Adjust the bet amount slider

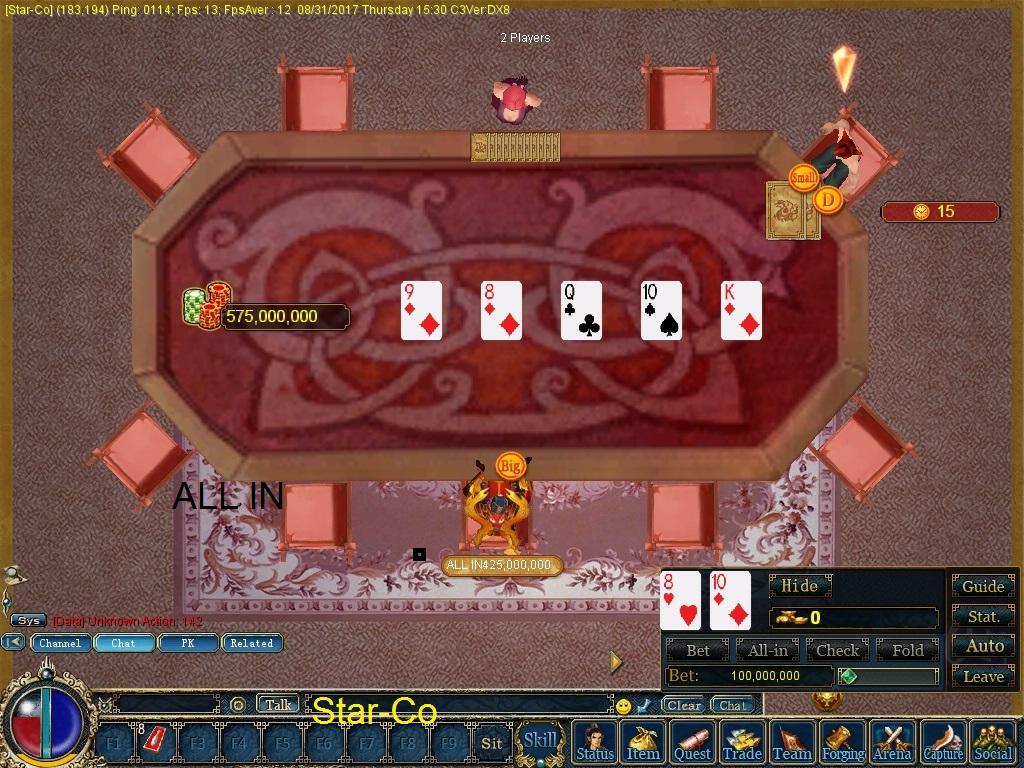click(x=888, y=676)
